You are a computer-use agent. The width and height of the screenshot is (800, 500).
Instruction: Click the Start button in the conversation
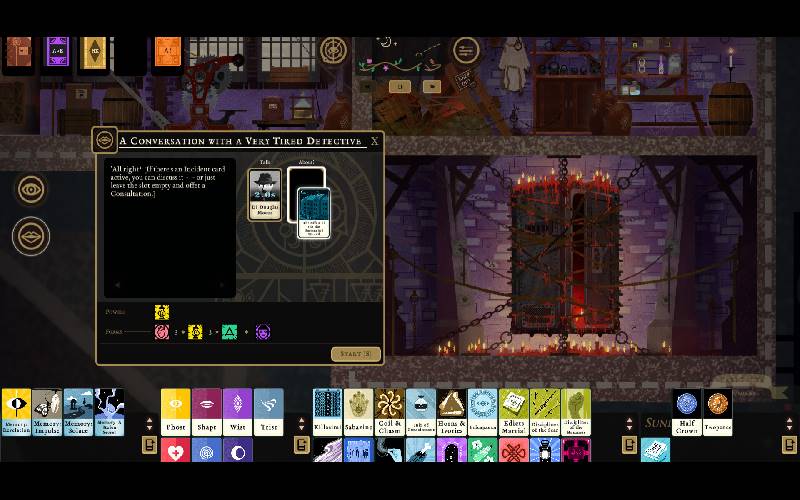pyautogui.click(x=355, y=354)
